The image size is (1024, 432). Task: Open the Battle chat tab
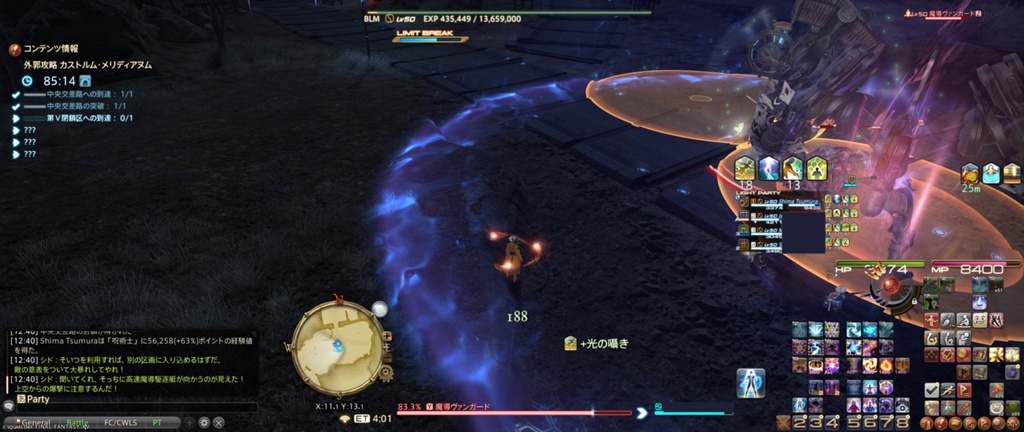tap(78, 422)
